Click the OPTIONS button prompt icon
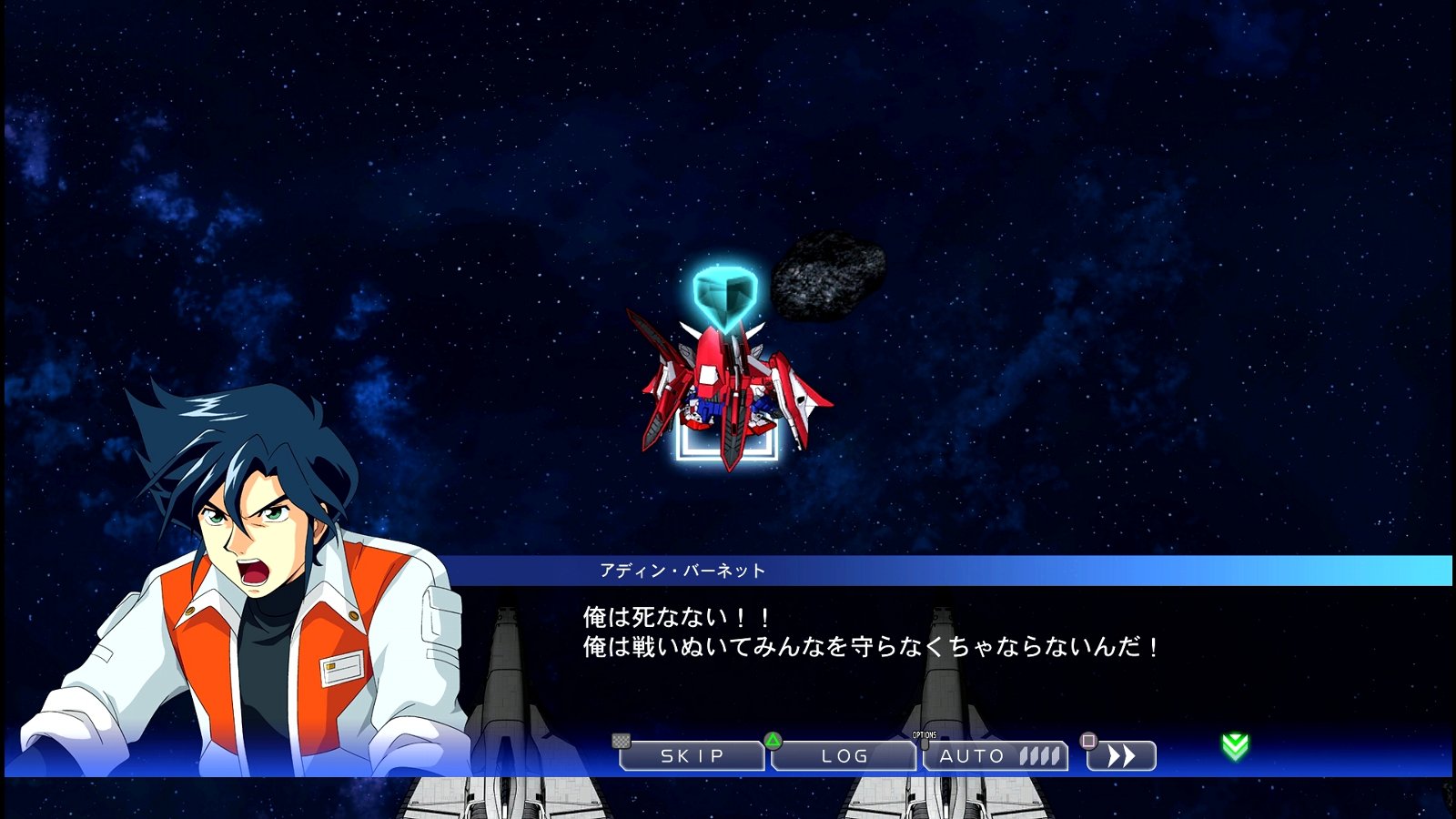 coord(925,744)
